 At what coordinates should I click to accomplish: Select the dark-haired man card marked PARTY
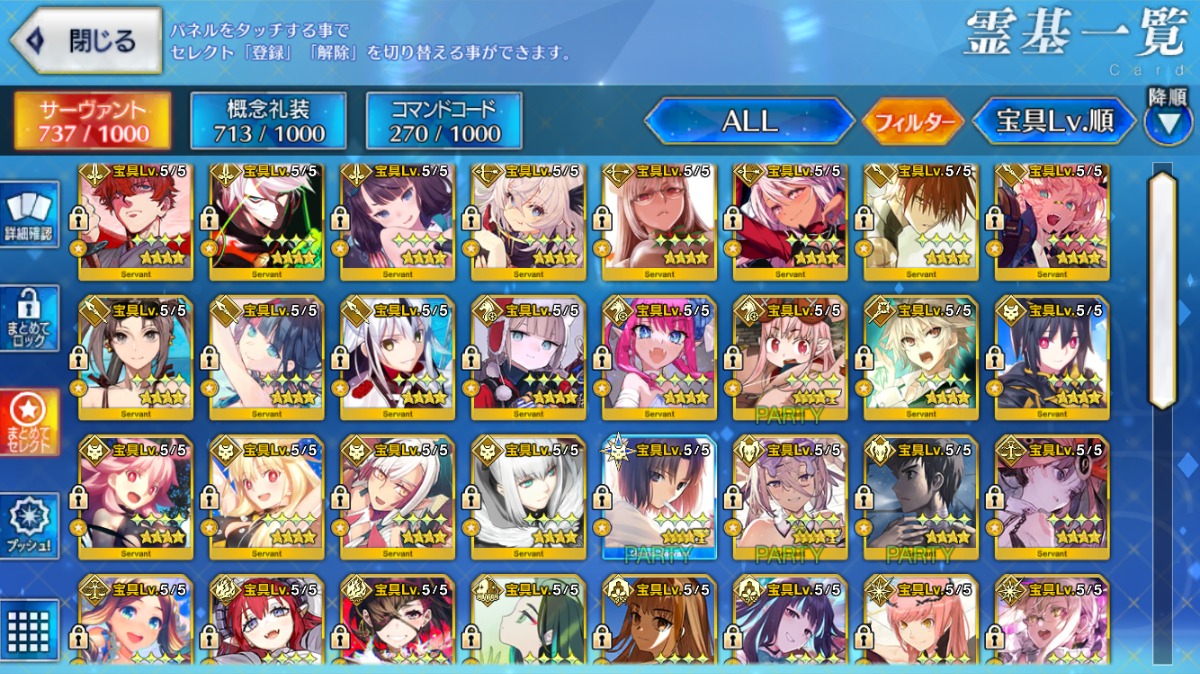coord(921,497)
